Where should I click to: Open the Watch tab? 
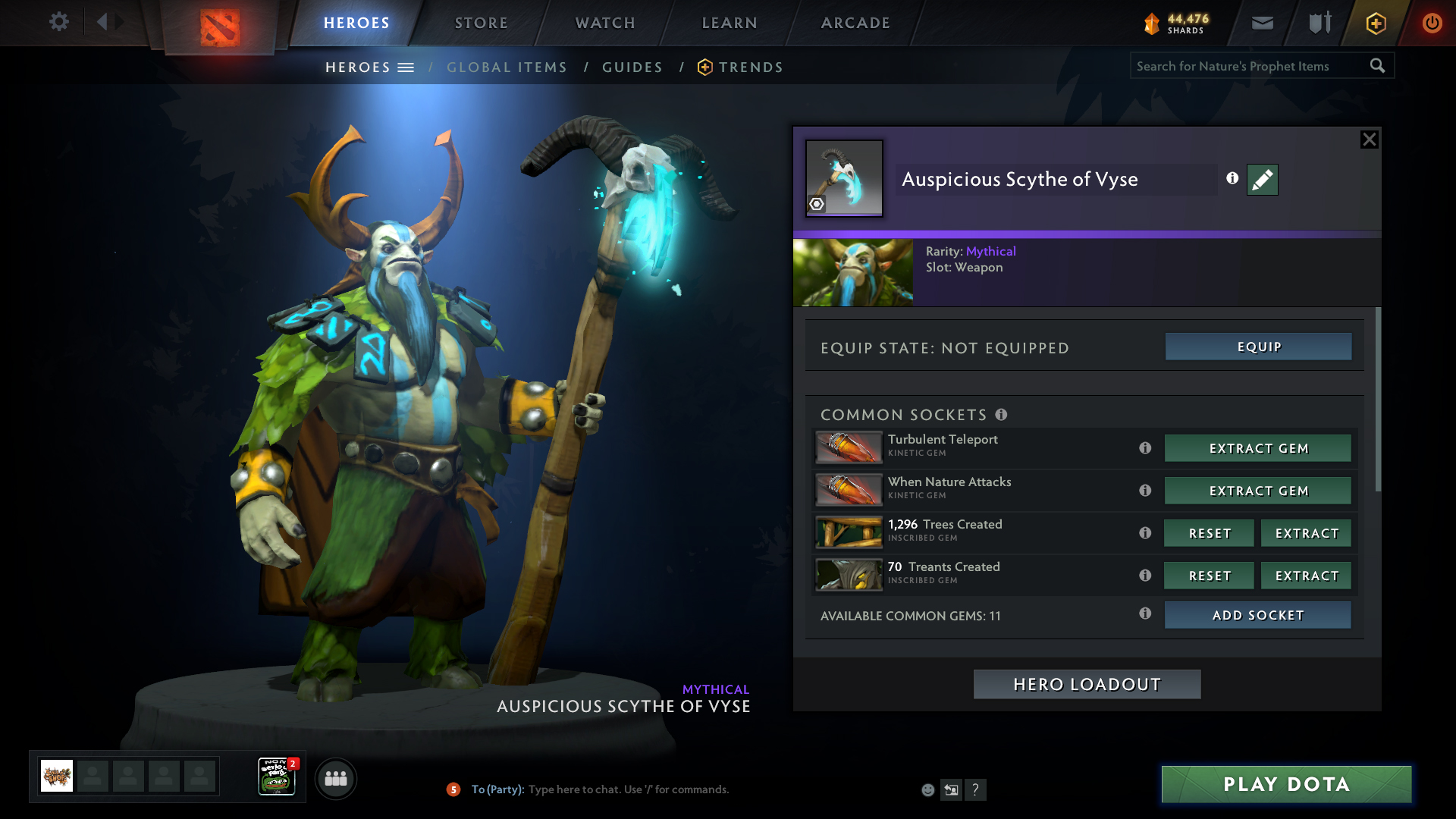click(x=605, y=23)
